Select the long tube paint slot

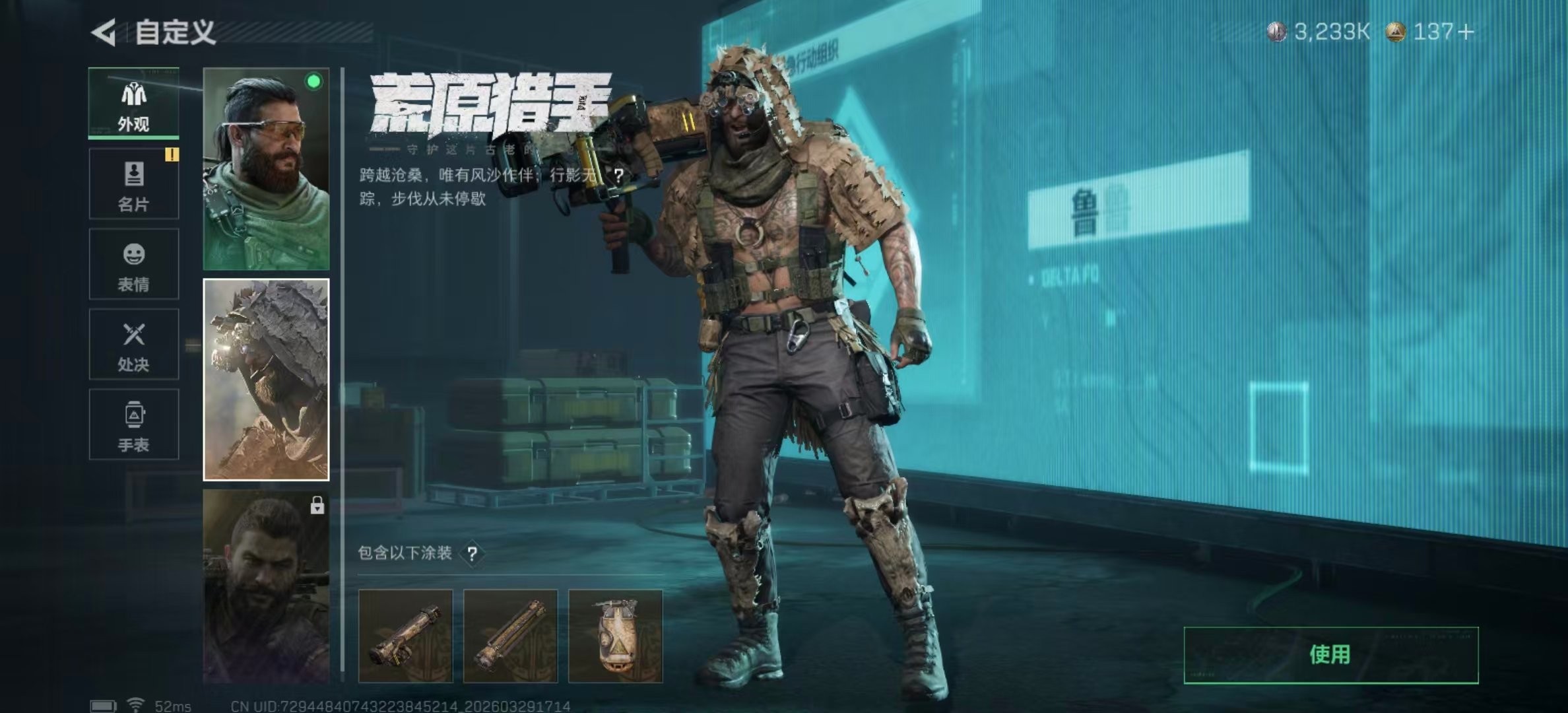[510, 636]
